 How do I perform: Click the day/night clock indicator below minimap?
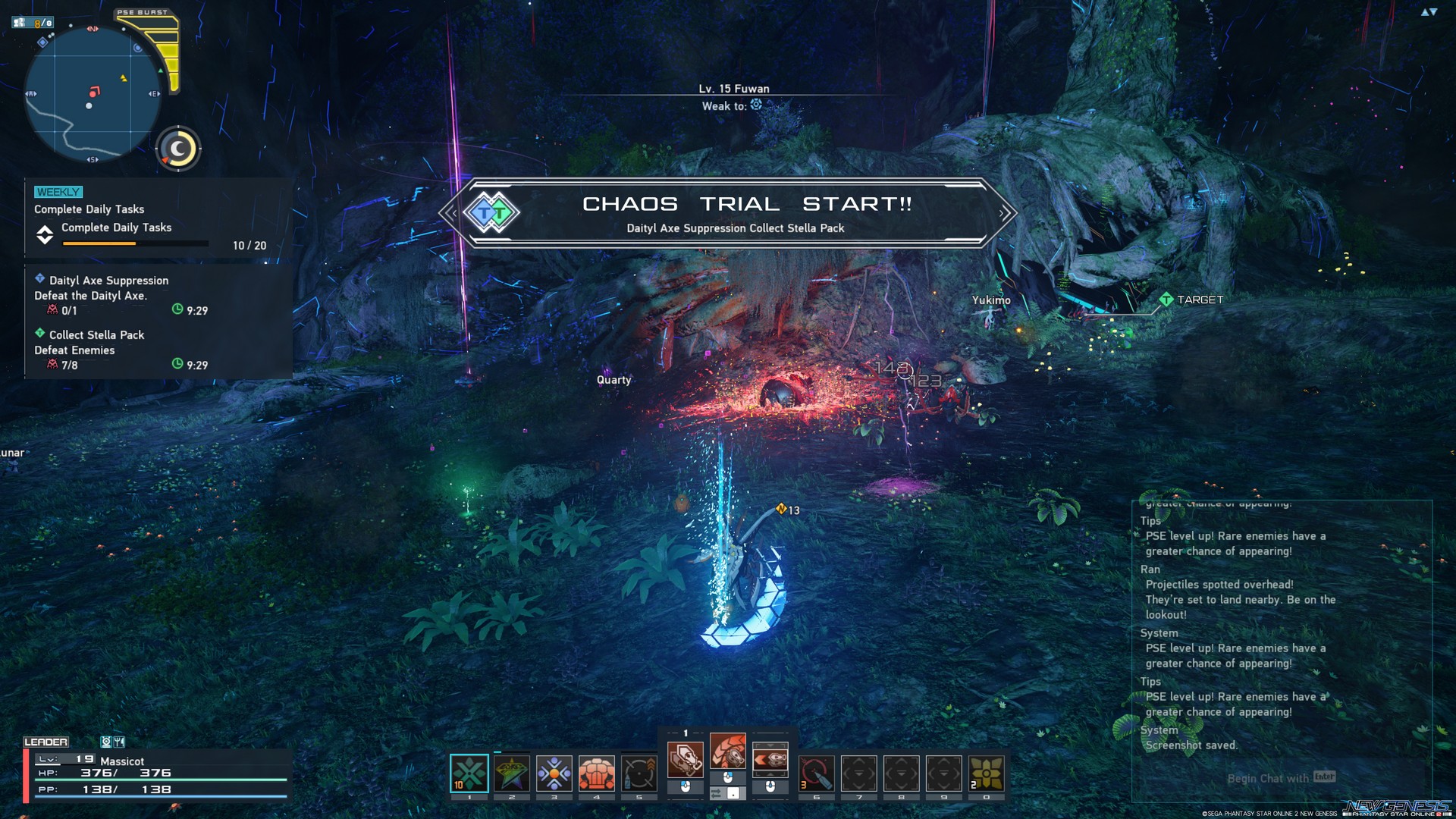[177, 149]
